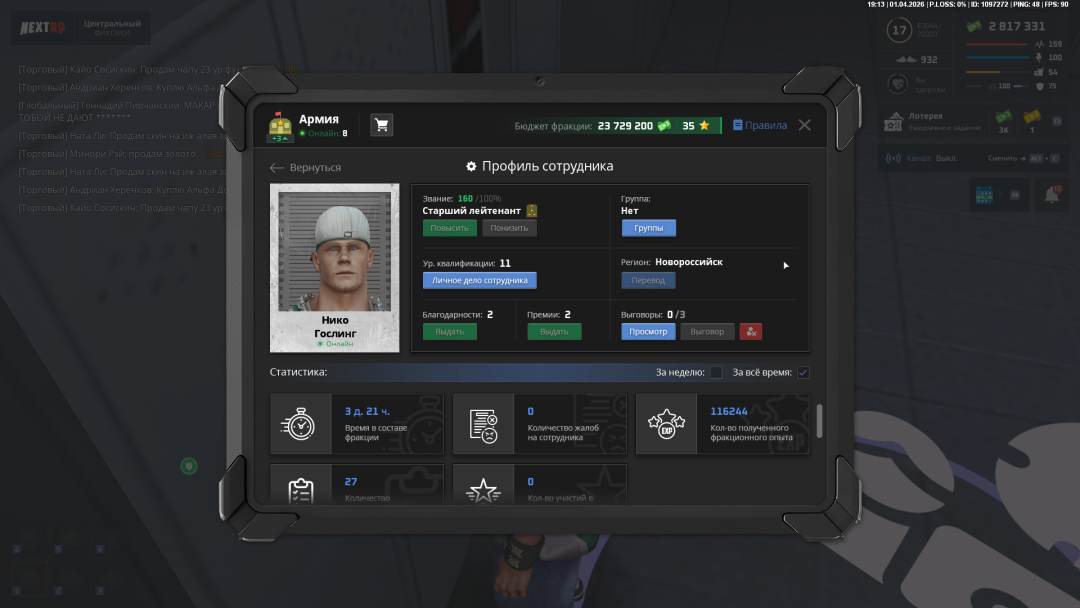Issue a bonus under Премии
The height and width of the screenshot is (608, 1080).
554,331
